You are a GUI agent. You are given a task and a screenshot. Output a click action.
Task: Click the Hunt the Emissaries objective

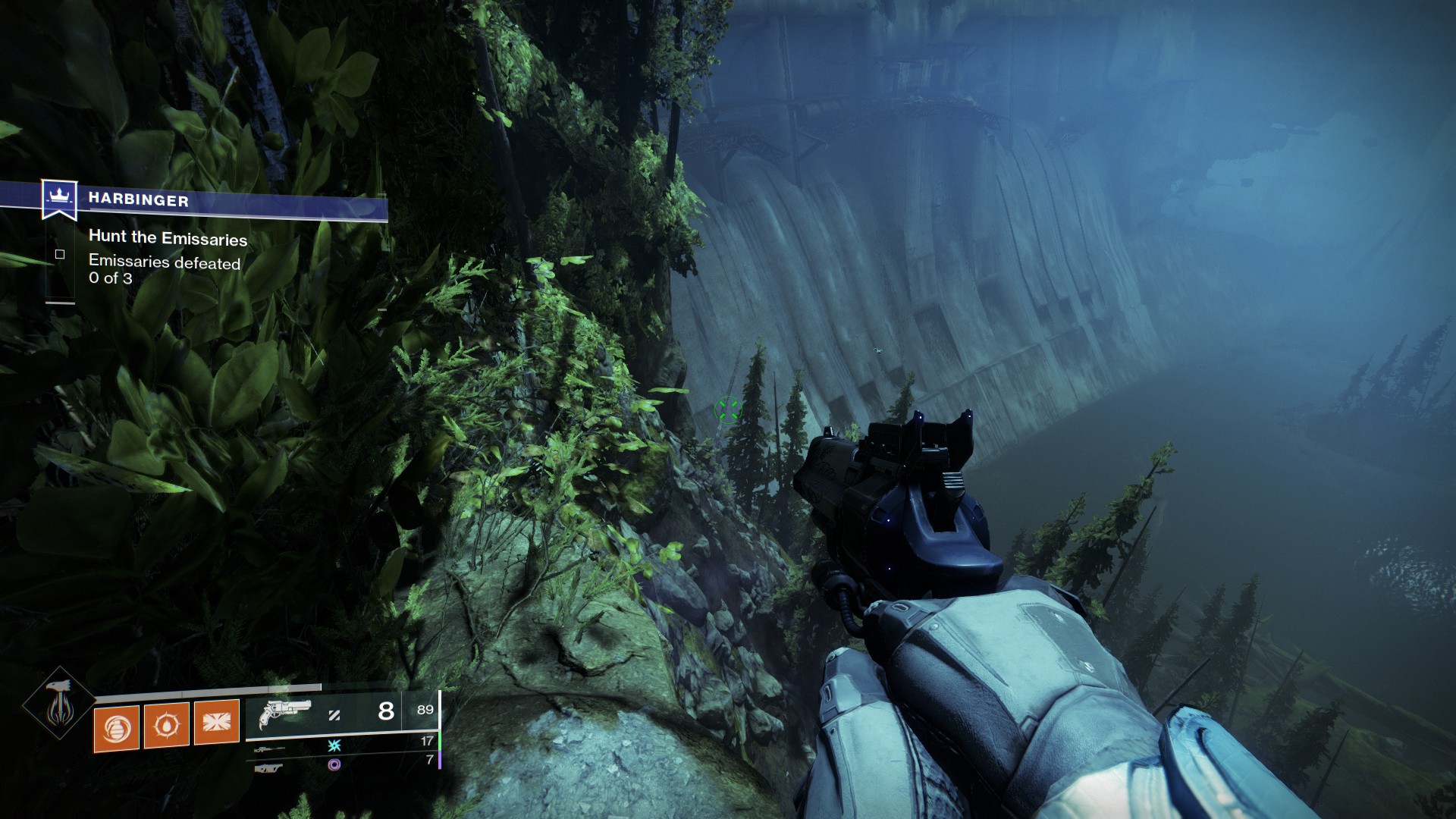(168, 238)
